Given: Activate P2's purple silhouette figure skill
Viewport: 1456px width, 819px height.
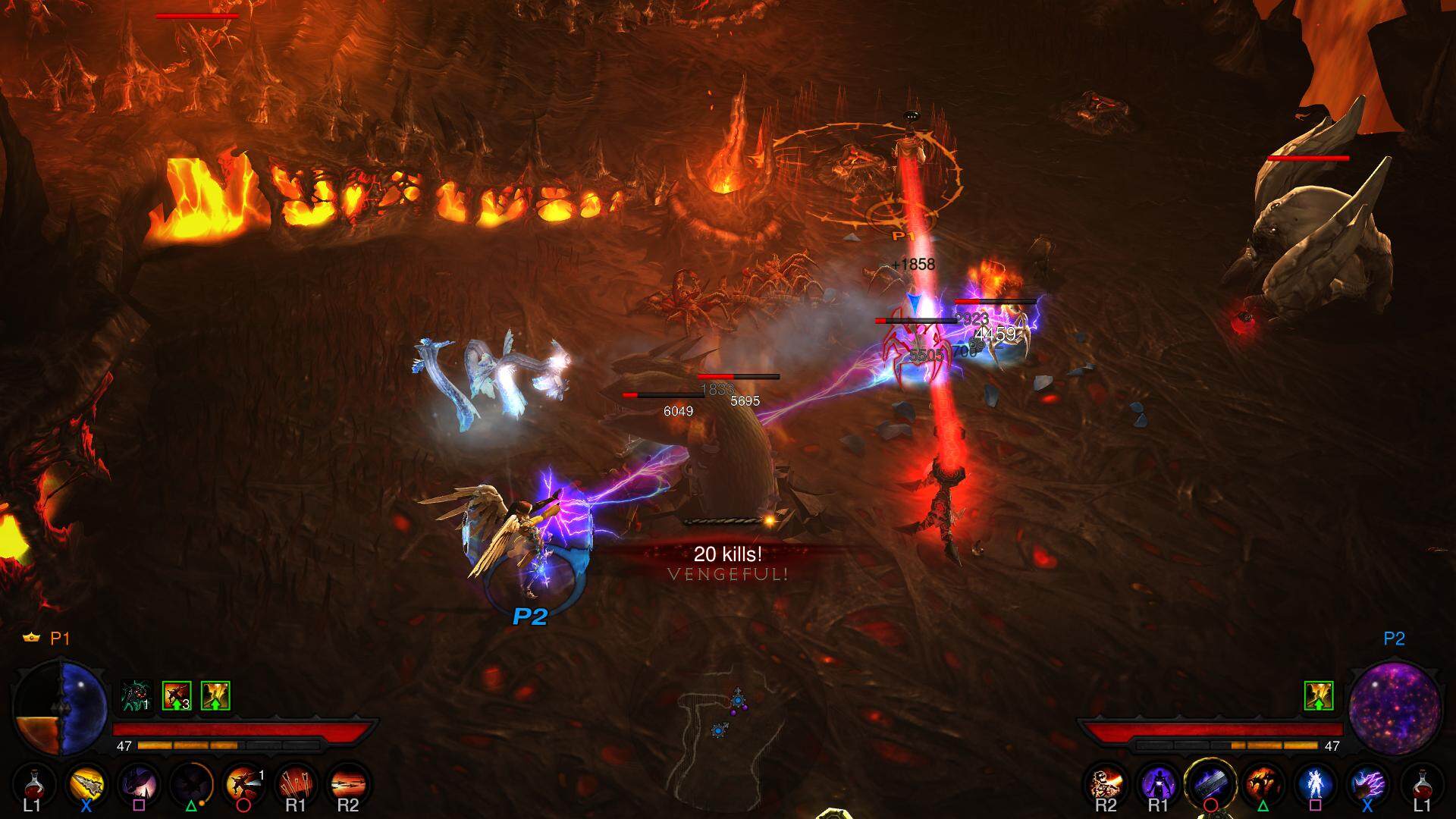Looking at the screenshot, I should 1158,785.
